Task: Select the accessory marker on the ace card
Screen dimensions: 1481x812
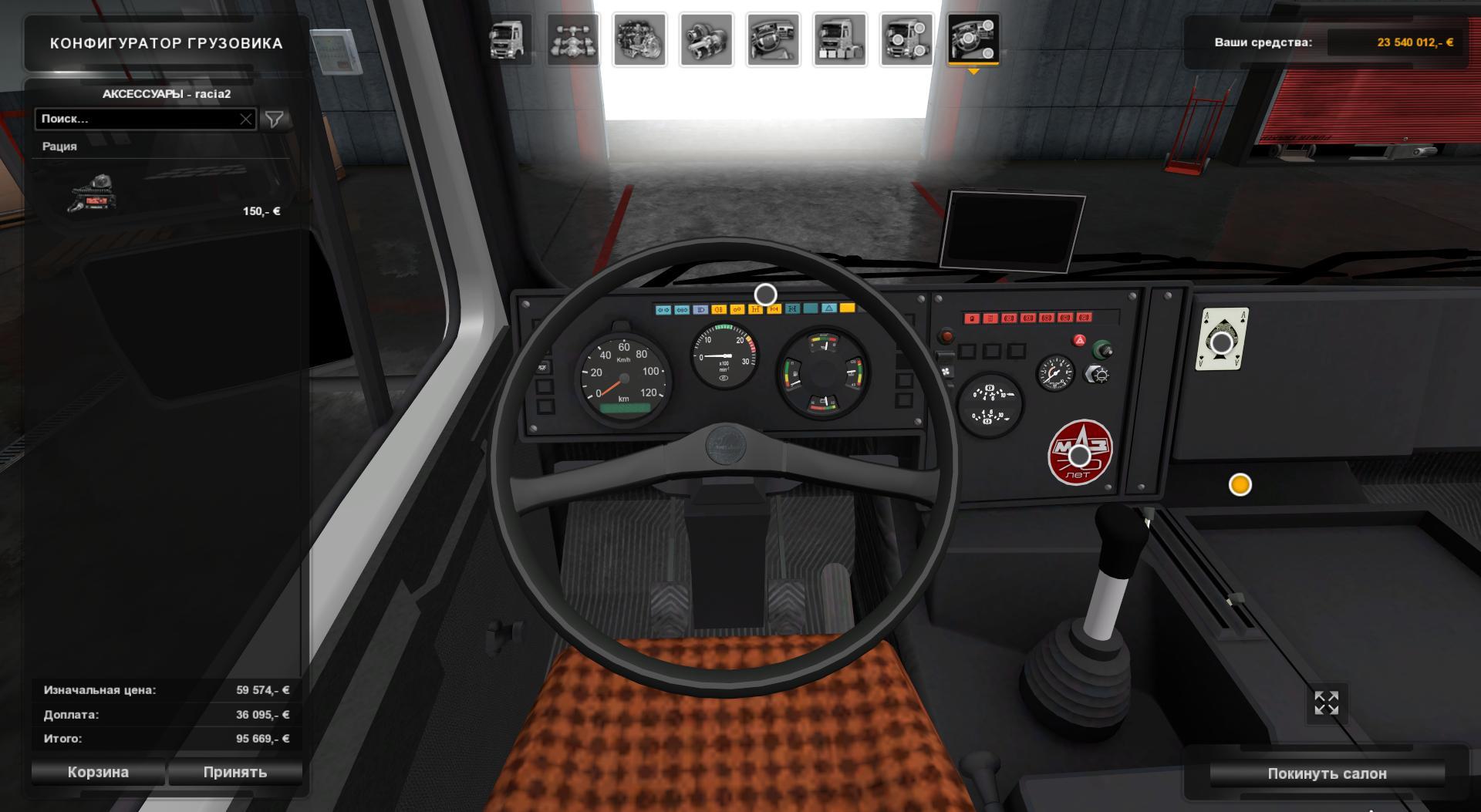Action: (1222, 342)
